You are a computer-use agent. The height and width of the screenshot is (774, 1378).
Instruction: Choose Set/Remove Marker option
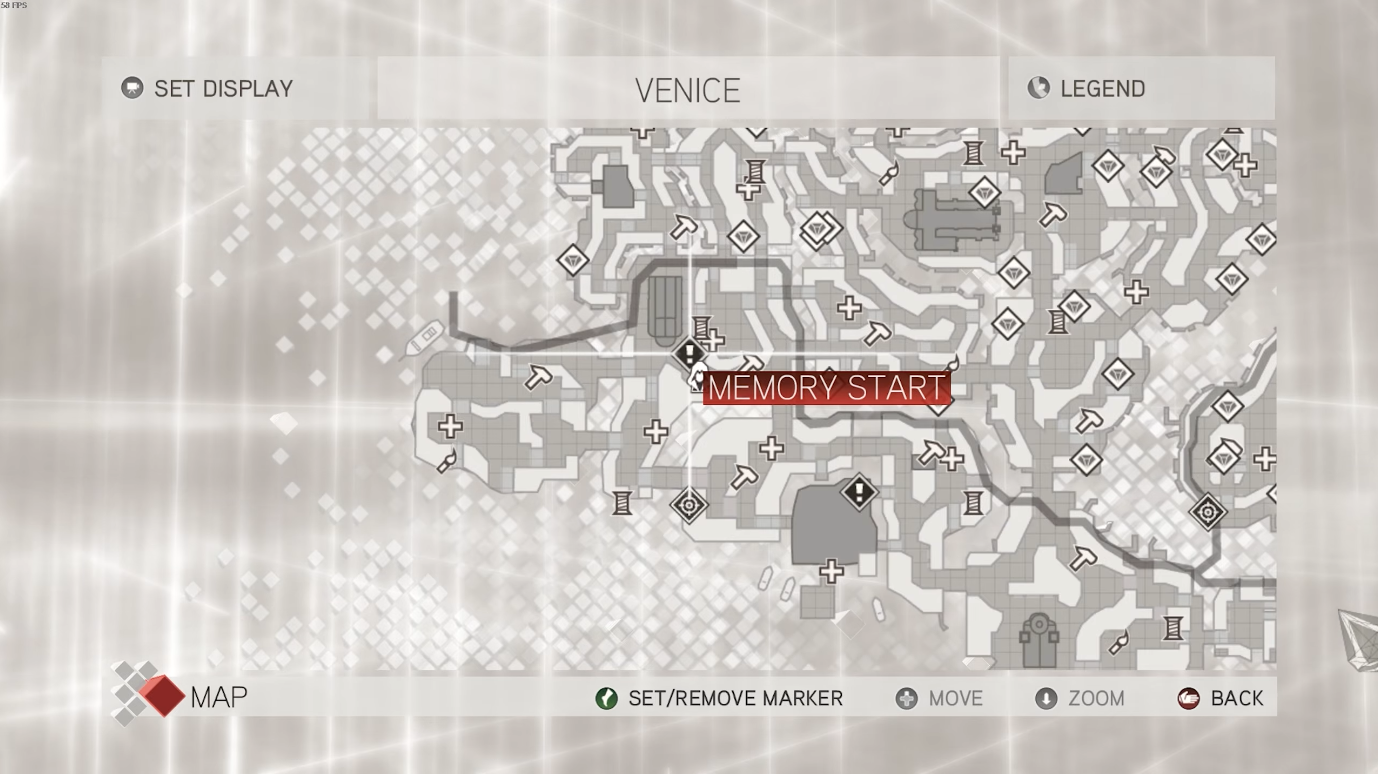(x=719, y=698)
